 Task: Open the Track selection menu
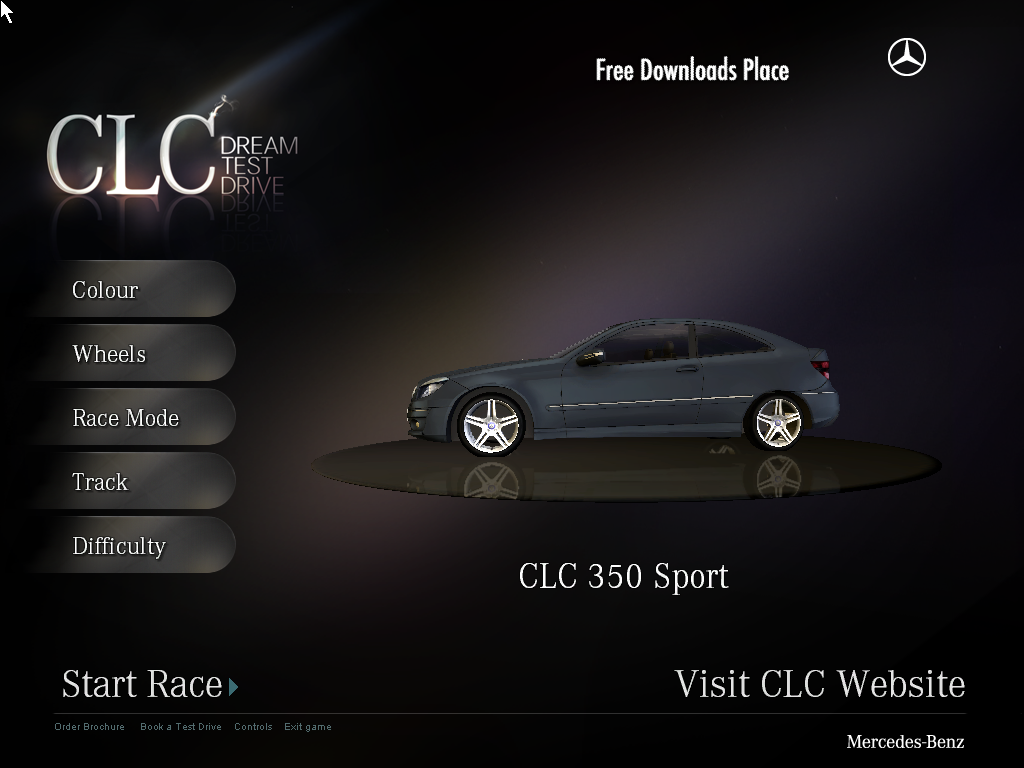(100, 482)
